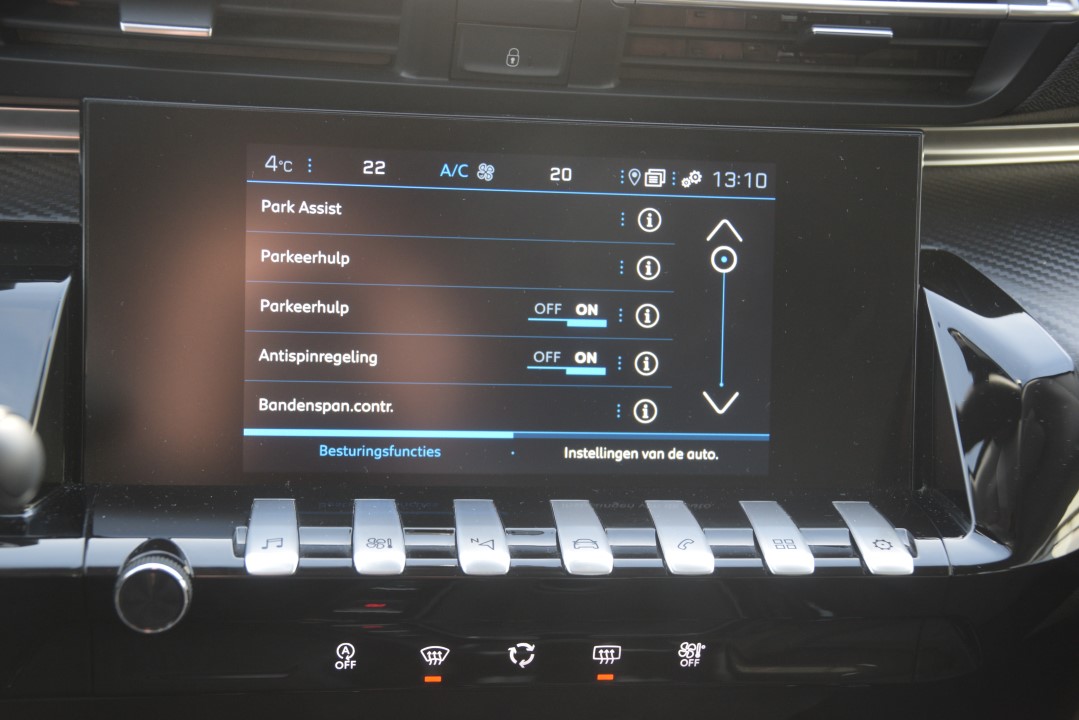This screenshot has height=720, width=1079.
Task: Open the A/C fan climate control
Action: click(x=467, y=171)
